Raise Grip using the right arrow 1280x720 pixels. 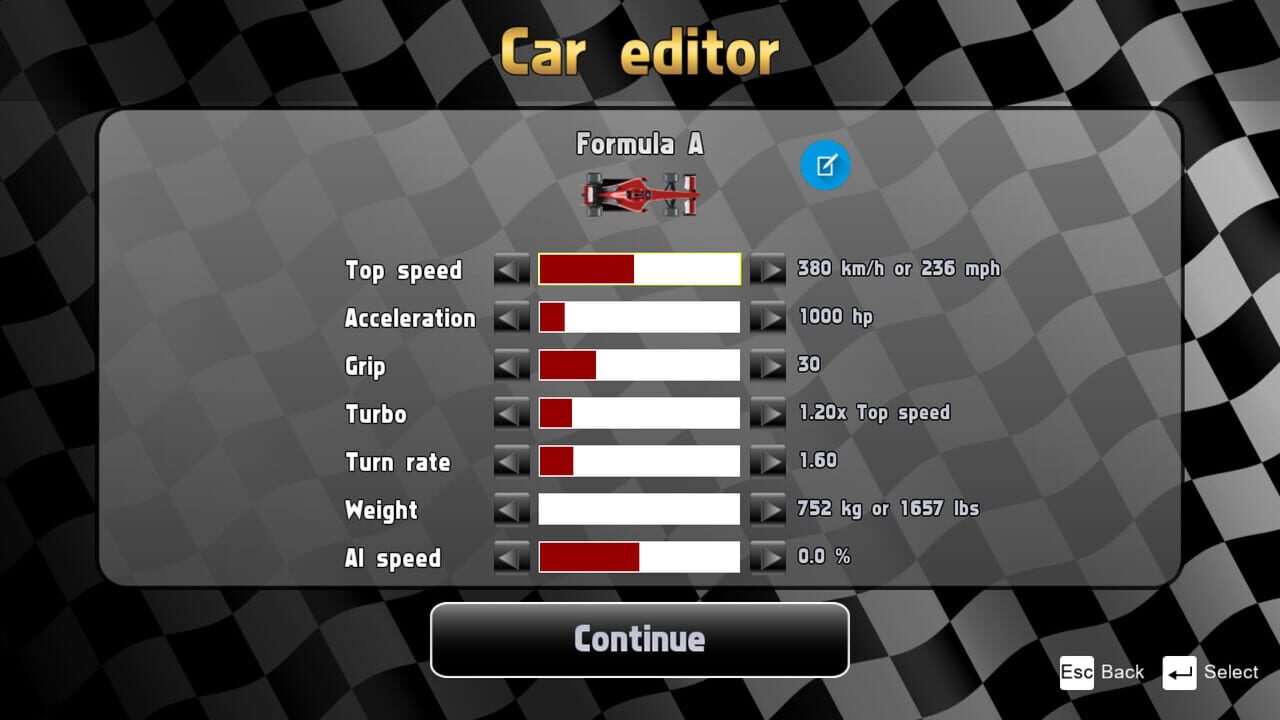tap(769, 365)
